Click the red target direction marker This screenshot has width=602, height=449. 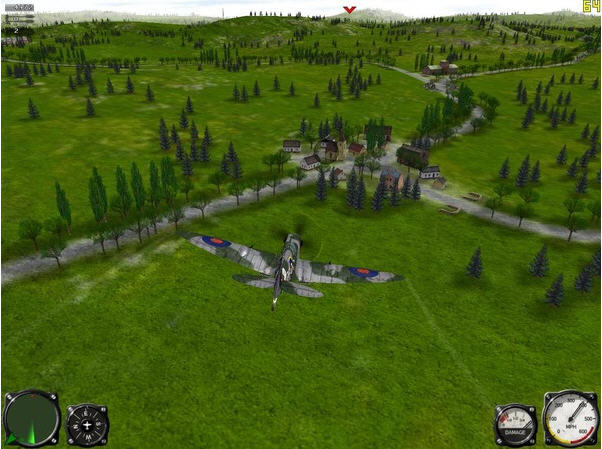click(x=348, y=10)
